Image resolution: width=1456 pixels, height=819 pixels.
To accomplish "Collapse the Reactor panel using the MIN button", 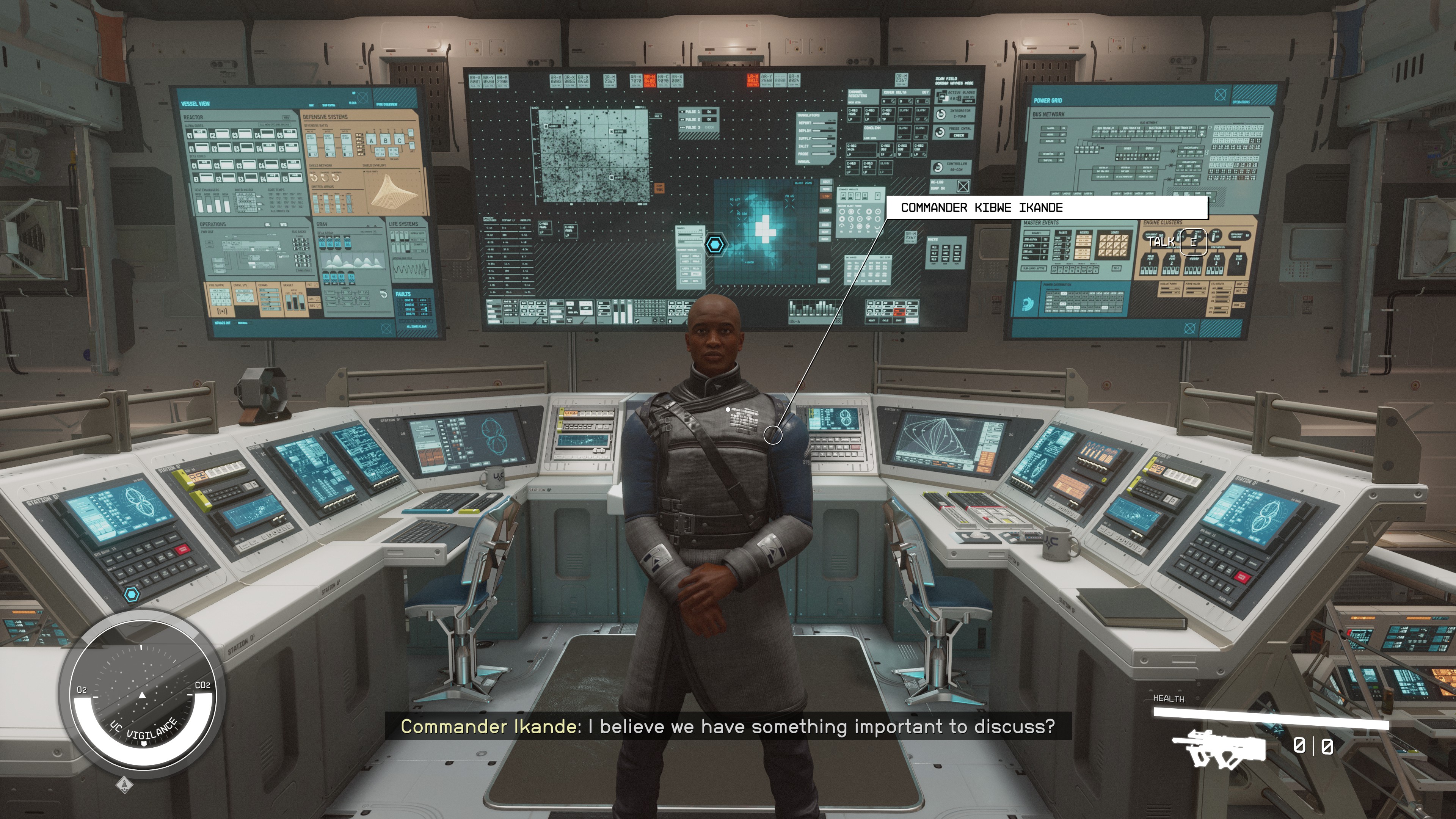I will (287, 118).
